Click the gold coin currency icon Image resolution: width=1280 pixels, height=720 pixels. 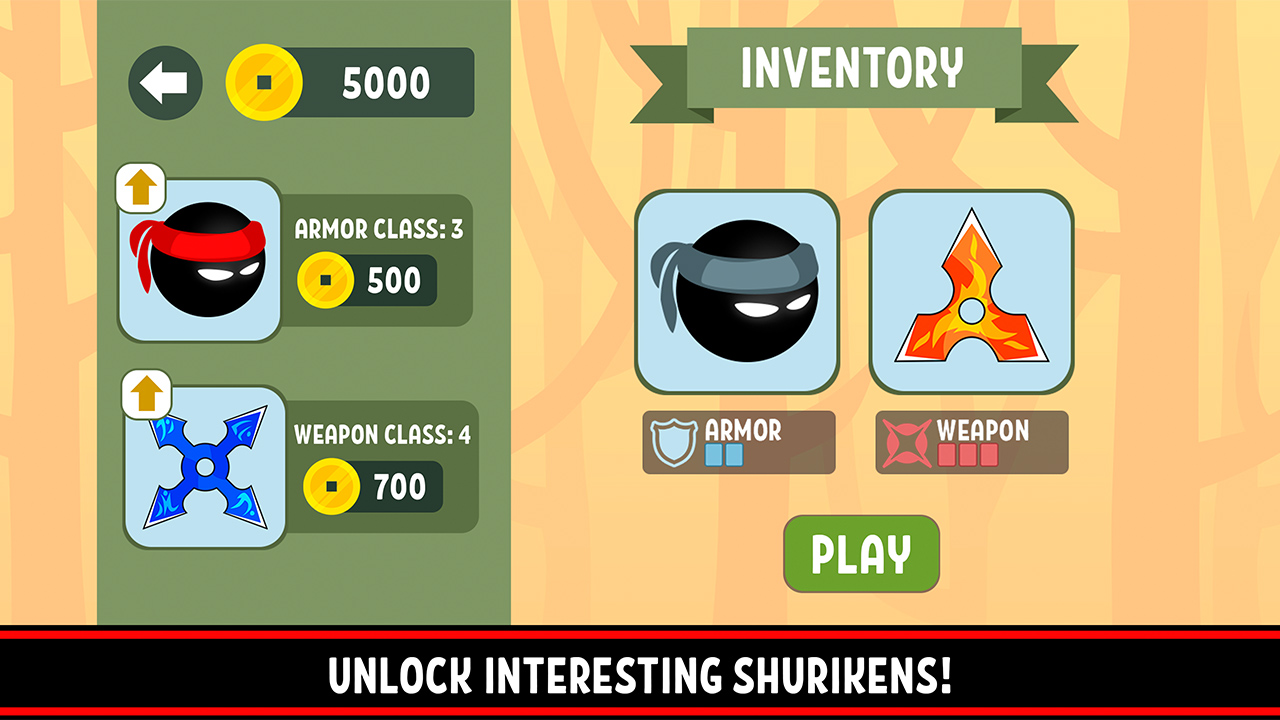(264, 84)
